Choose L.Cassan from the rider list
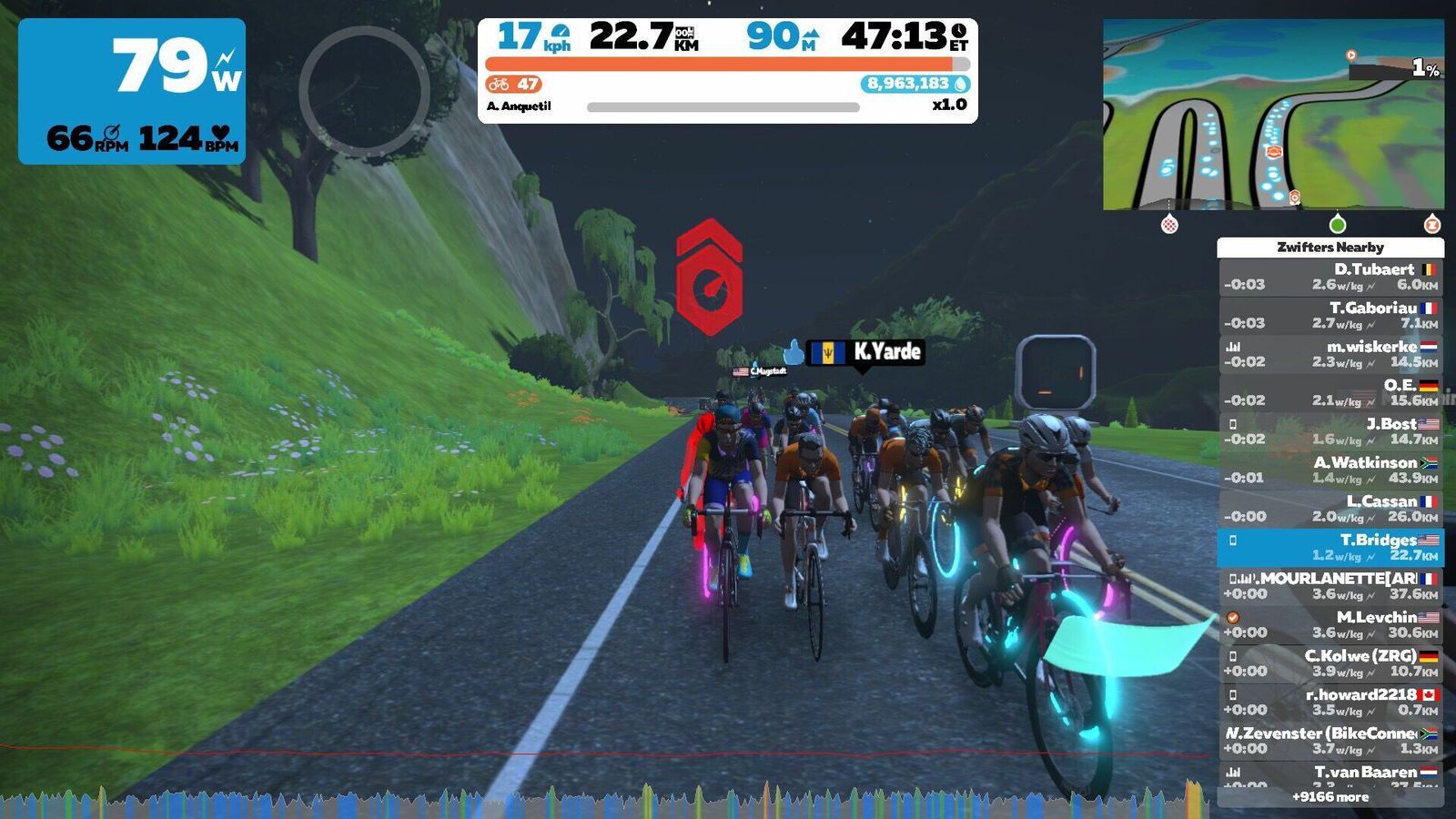This screenshot has height=819, width=1456. pos(1330,509)
